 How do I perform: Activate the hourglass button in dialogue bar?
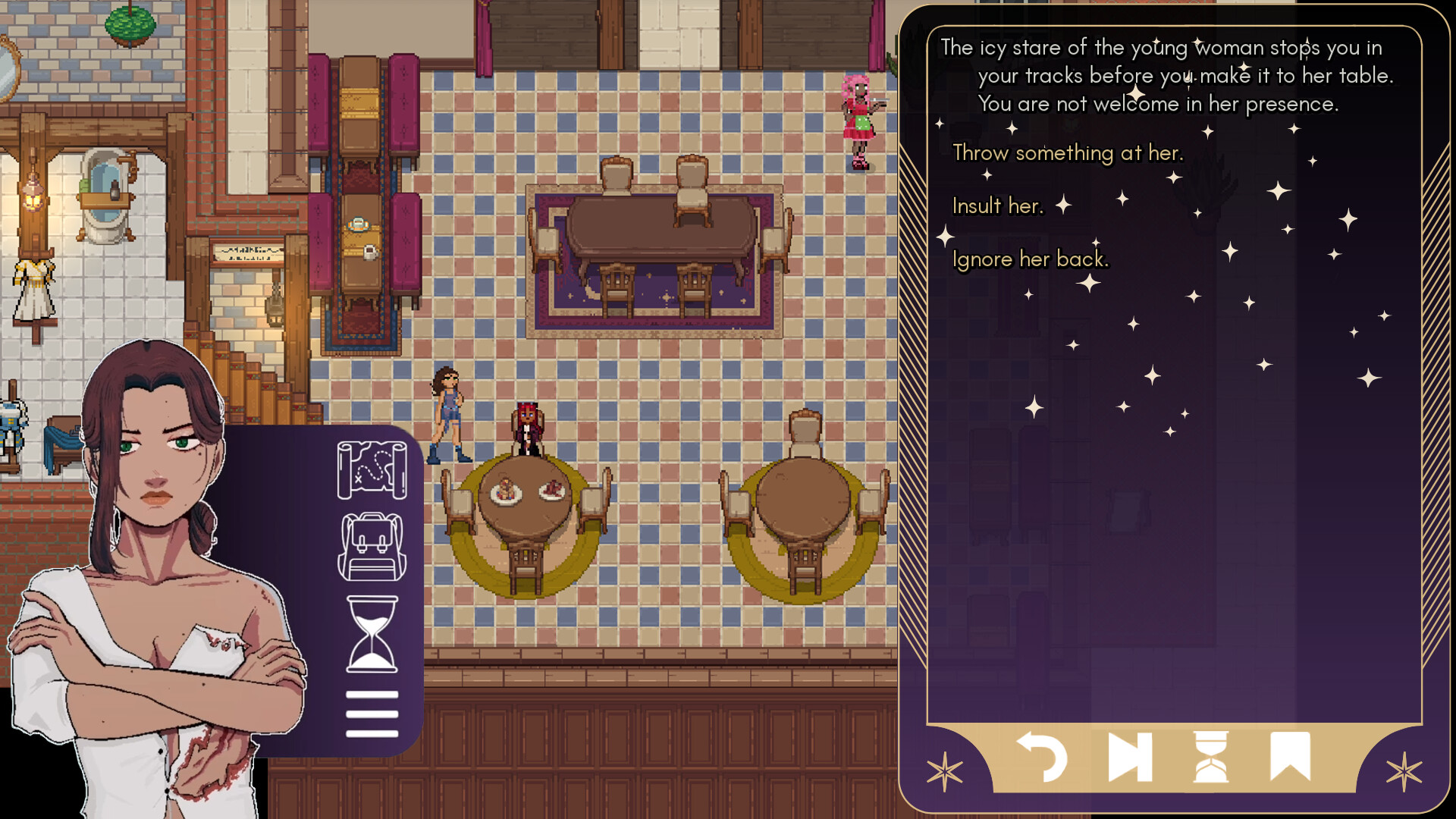1210,756
